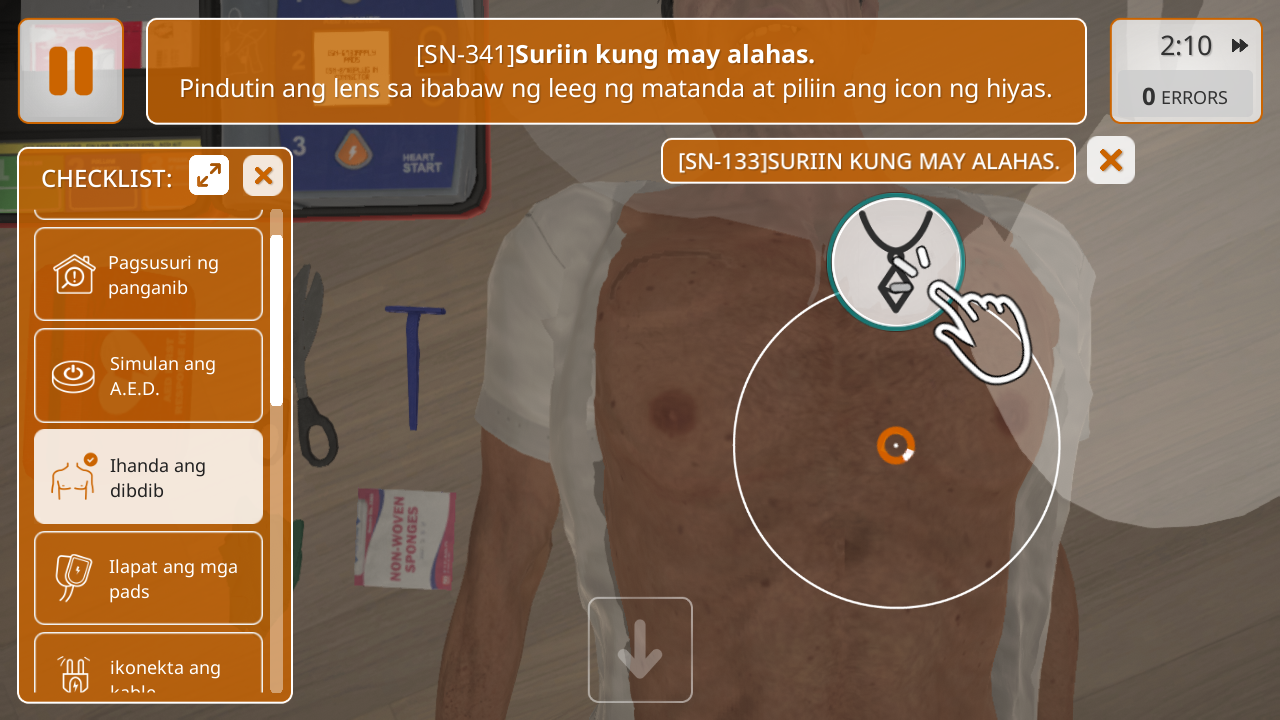This screenshot has height=720, width=1280.
Task: Click the orange lens marker on the chest
Action: coord(896,446)
